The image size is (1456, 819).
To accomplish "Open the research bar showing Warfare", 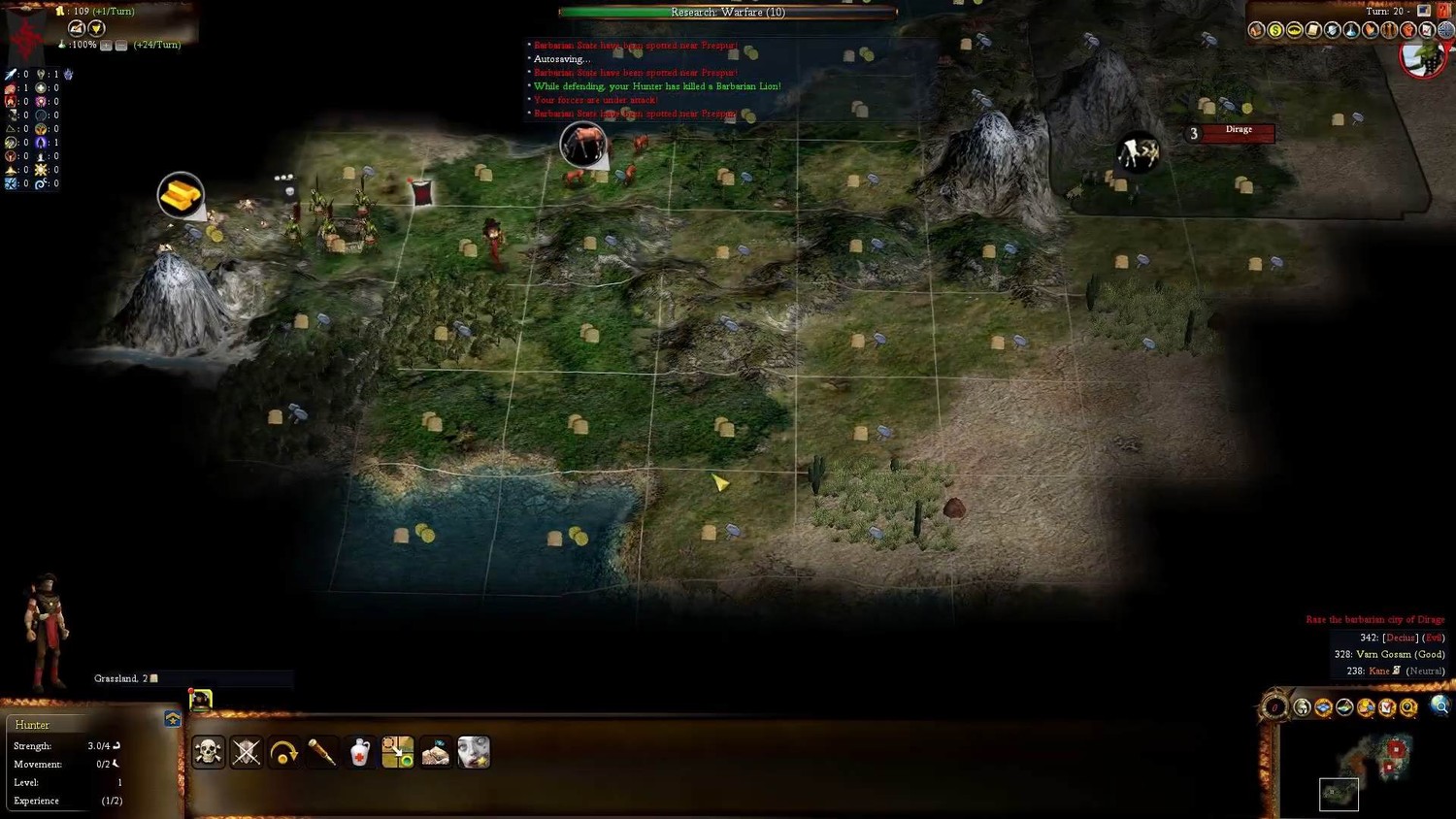I will pos(728,13).
